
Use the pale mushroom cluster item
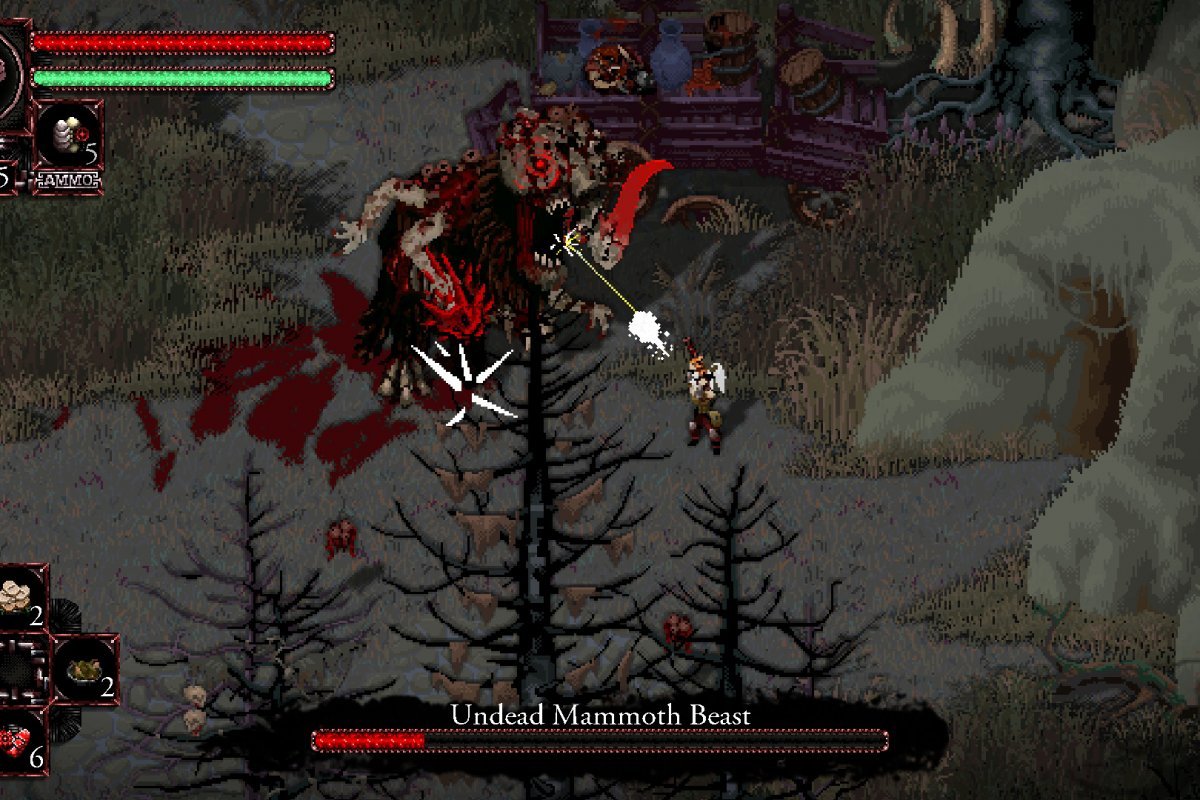click(22, 598)
